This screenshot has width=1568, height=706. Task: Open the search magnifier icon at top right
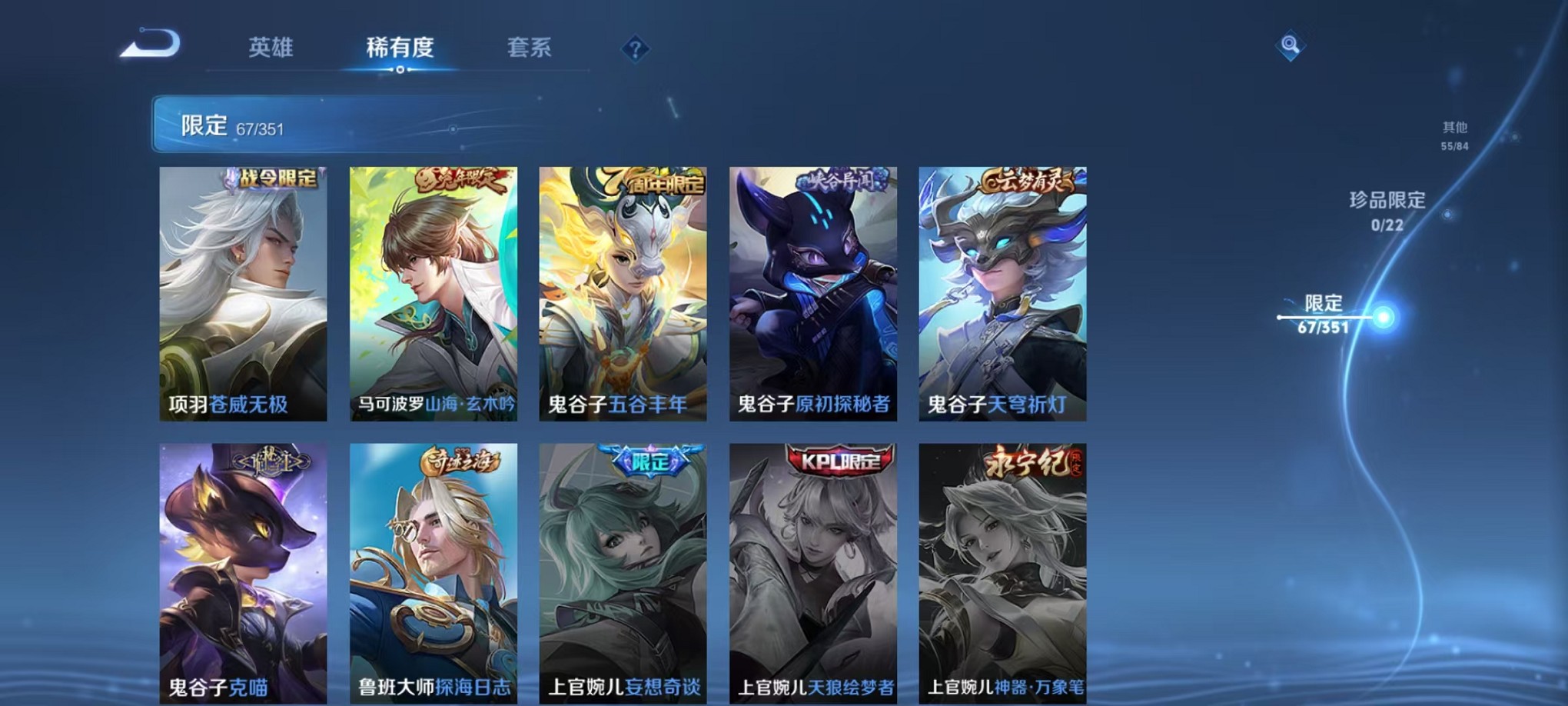click(x=1291, y=44)
